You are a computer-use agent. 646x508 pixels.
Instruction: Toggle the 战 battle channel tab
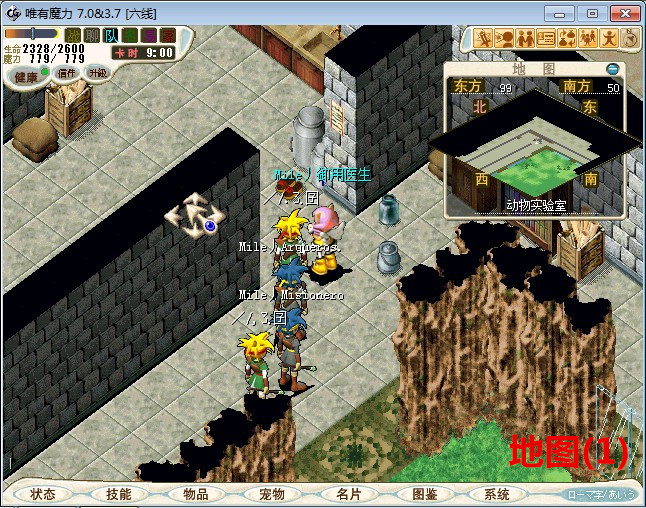pyautogui.click(x=73, y=35)
